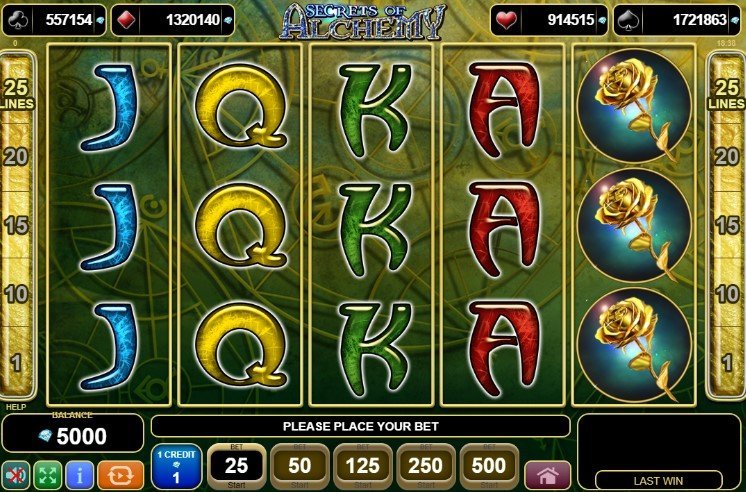Change the 1 credit denomination
The width and height of the screenshot is (746, 492).
coord(176,467)
